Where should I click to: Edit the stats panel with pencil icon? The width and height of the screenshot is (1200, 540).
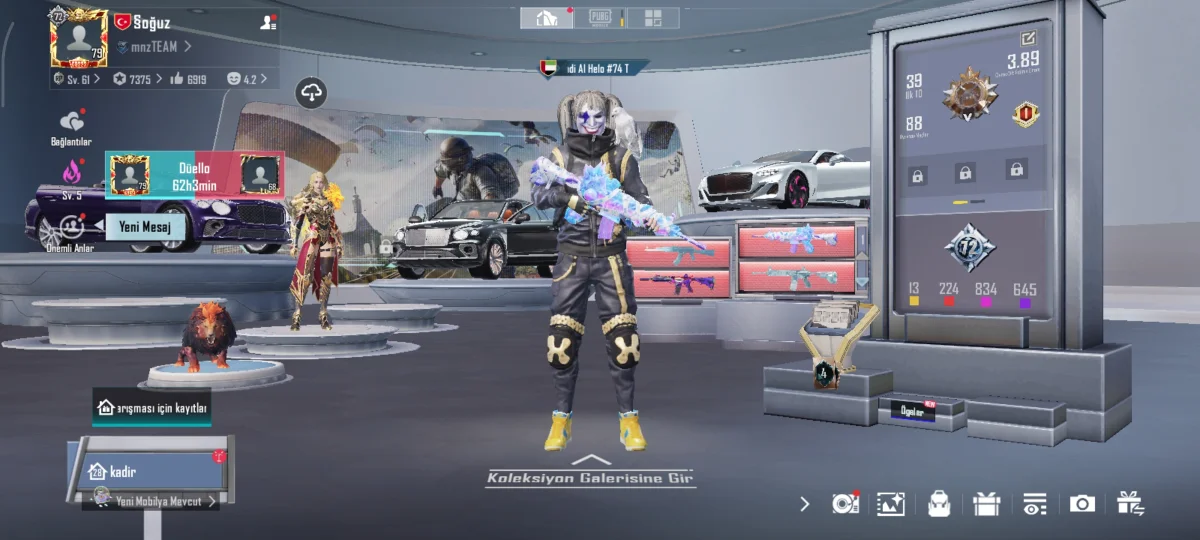(x=1028, y=38)
